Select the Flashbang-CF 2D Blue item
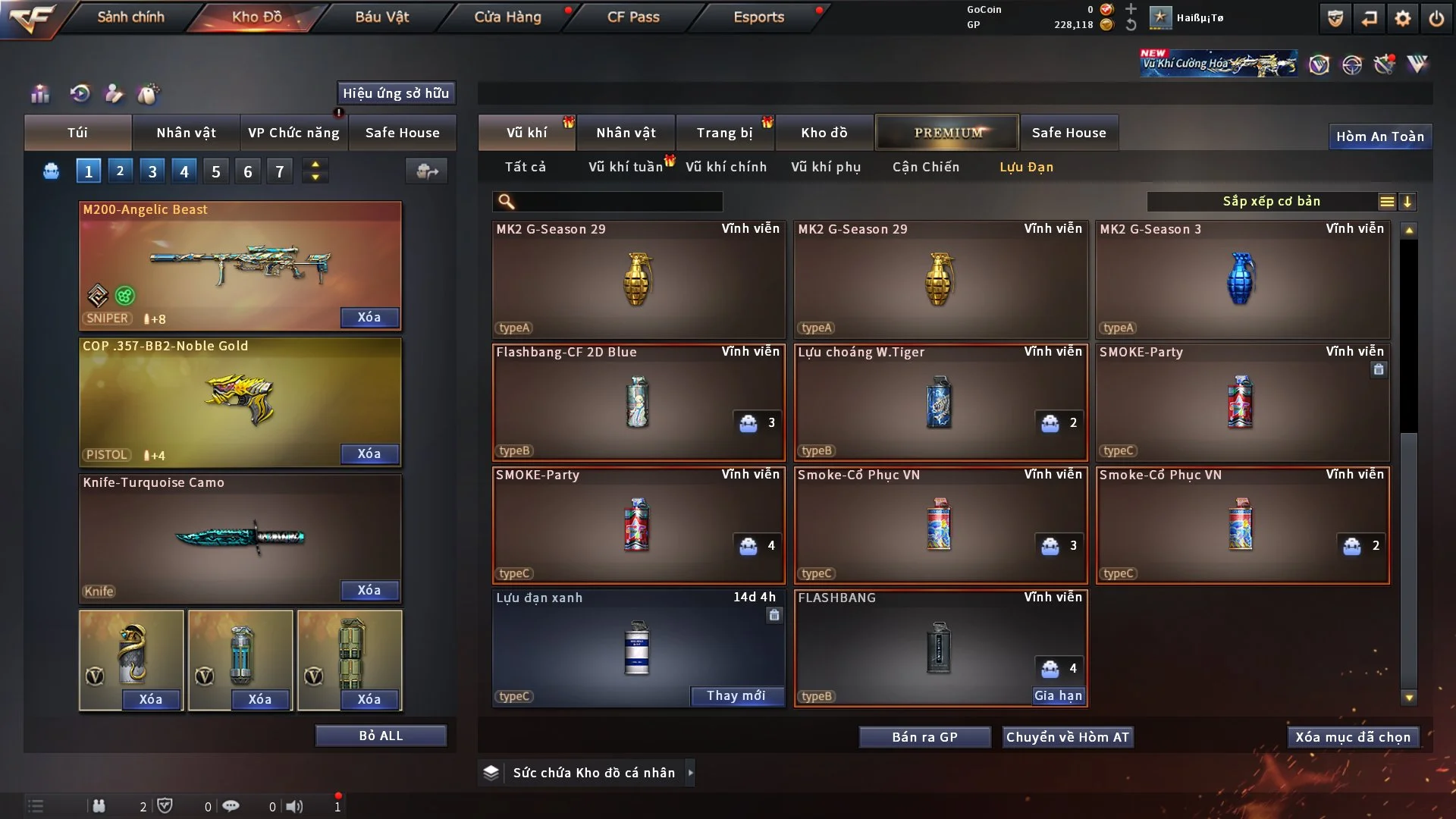The width and height of the screenshot is (1456, 819). point(638,402)
